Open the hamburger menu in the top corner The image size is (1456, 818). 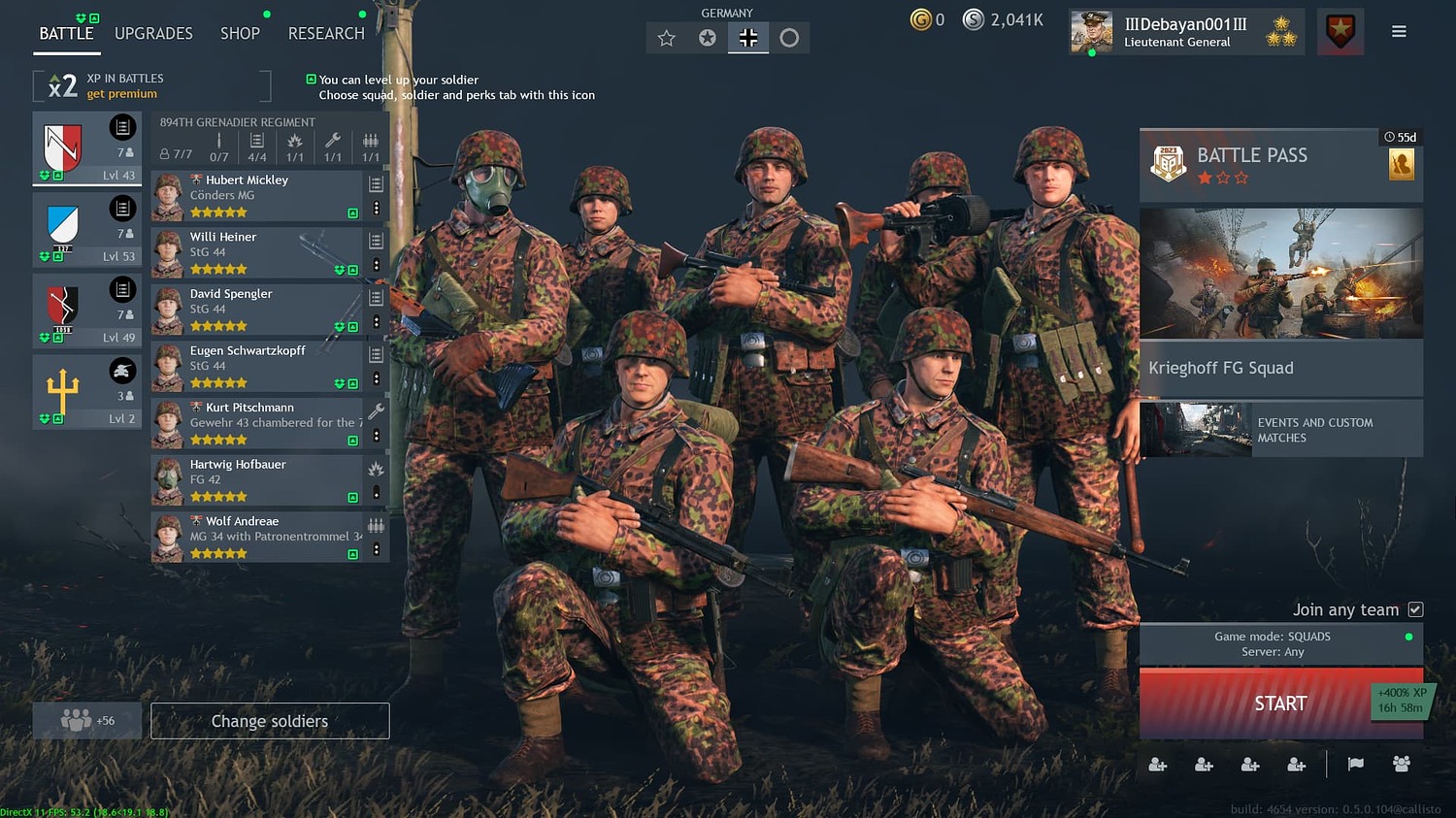tap(1399, 30)
